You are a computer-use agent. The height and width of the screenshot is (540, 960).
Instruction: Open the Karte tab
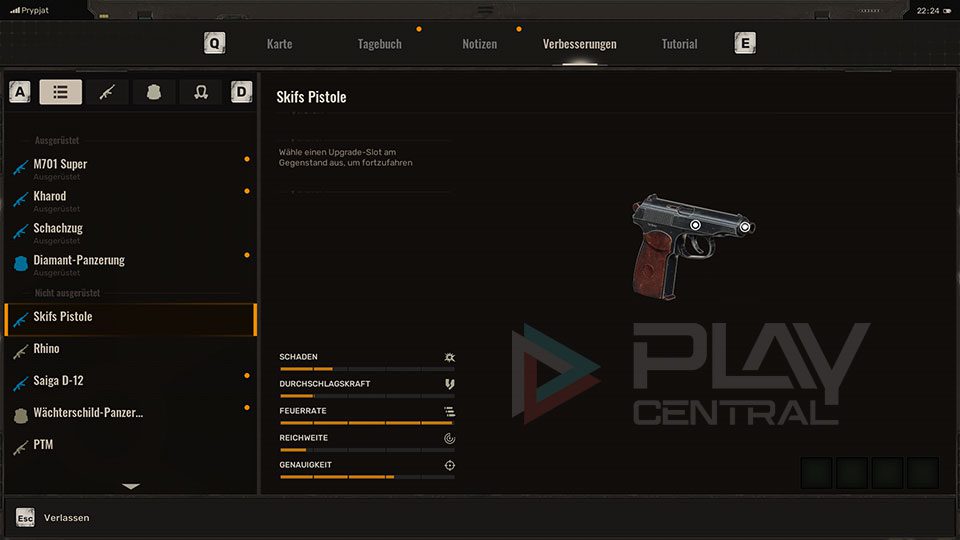[279, 44]
